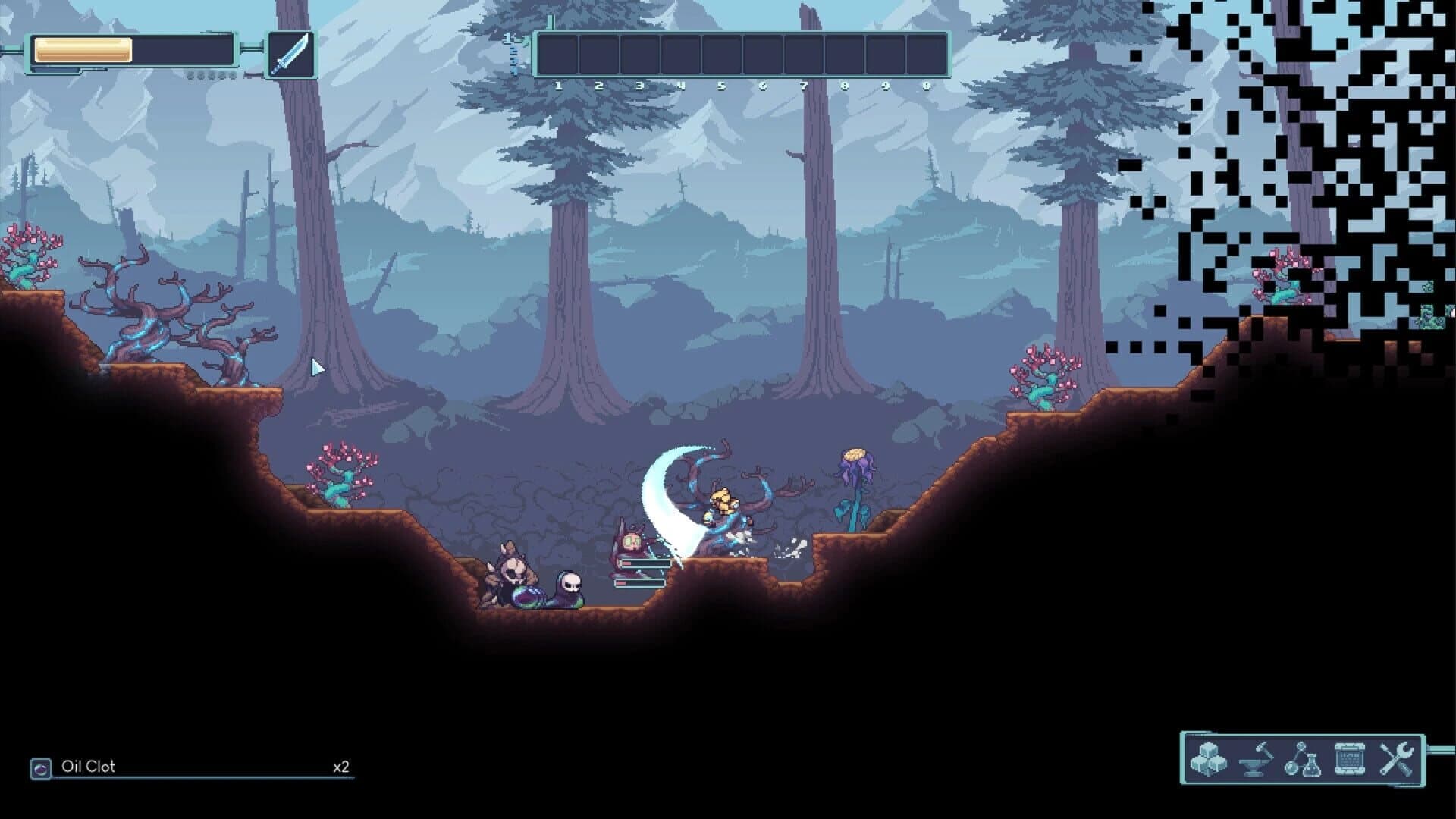Select hotbar slot 1
Image resolution: width=1456 pixels, height=819 pixels.
click(560, 55)
